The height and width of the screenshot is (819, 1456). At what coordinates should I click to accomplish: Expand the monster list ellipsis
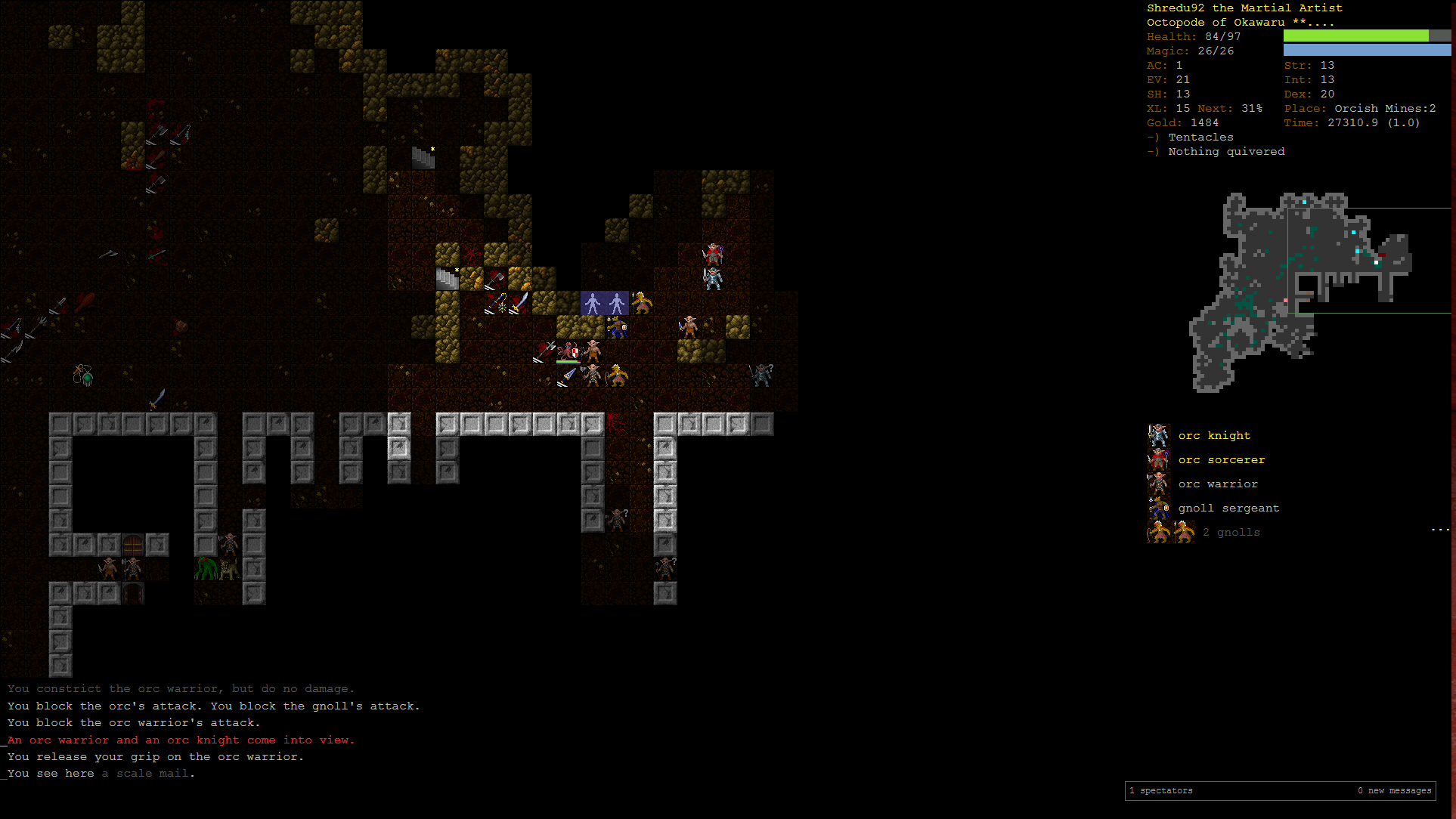tap(1440, 530)
